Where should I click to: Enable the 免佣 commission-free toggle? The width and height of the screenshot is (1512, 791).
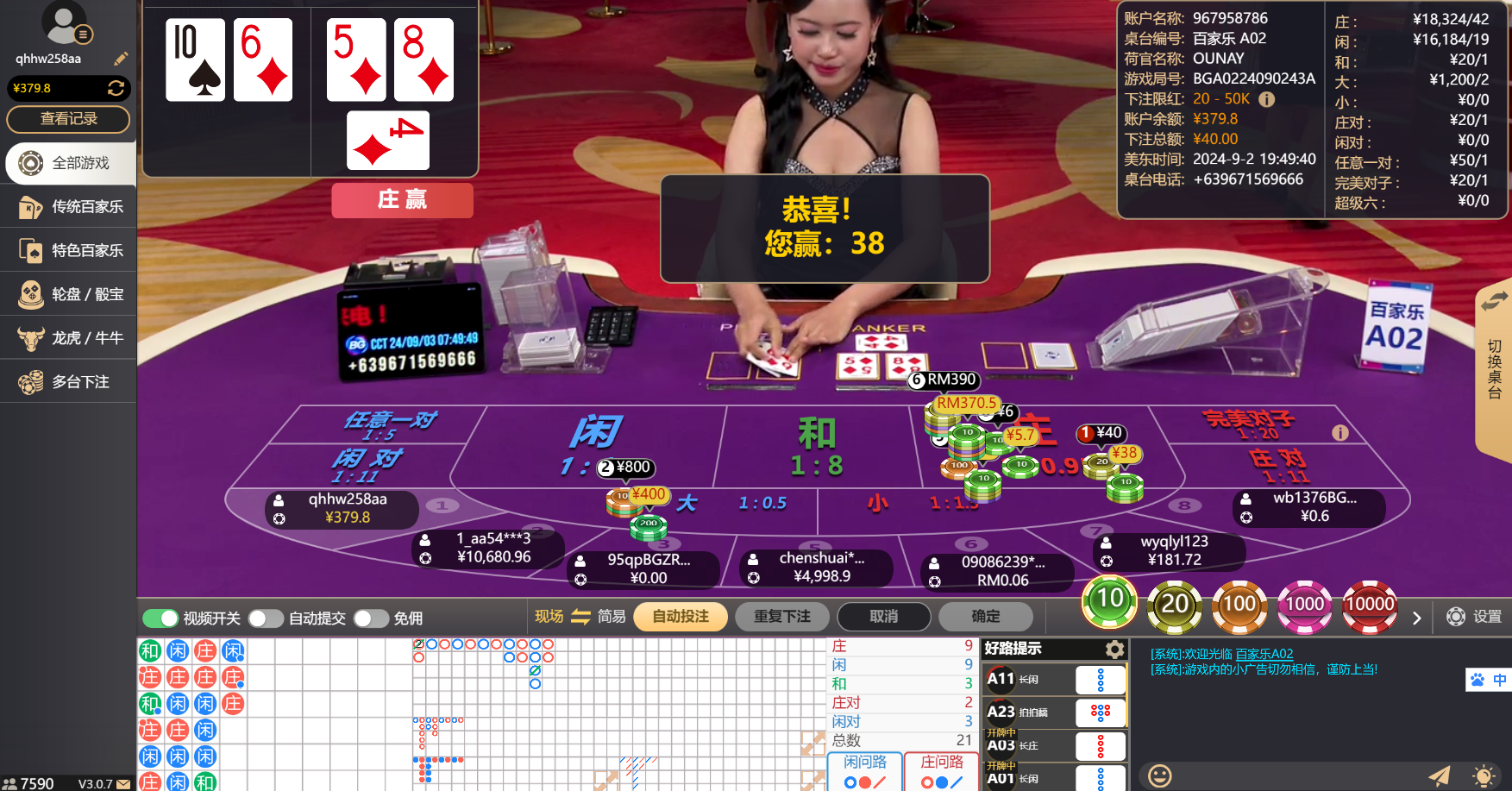pyautogui.click(x=372, y=618)
